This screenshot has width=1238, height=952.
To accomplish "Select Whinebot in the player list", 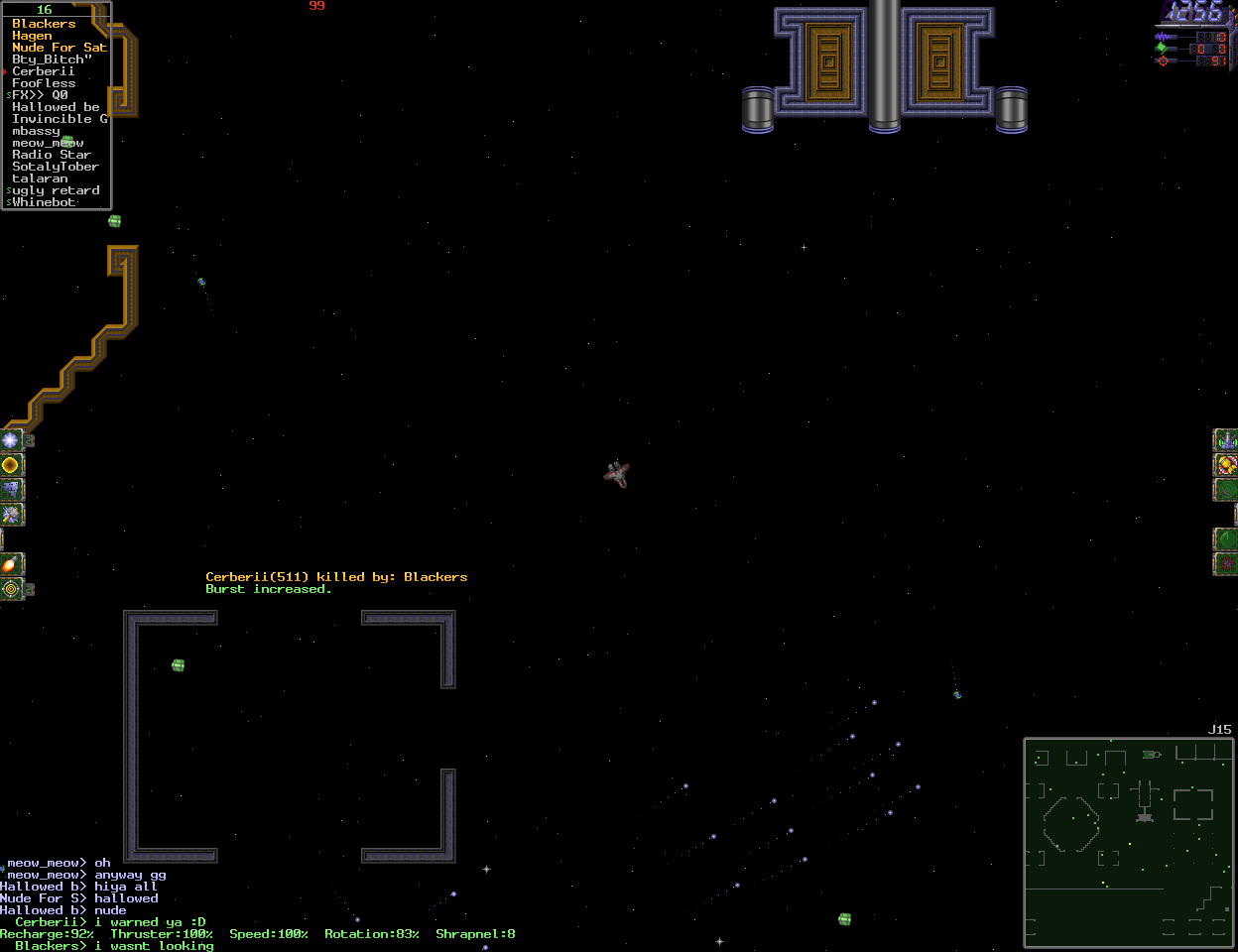I will click(x=44, y=202).
